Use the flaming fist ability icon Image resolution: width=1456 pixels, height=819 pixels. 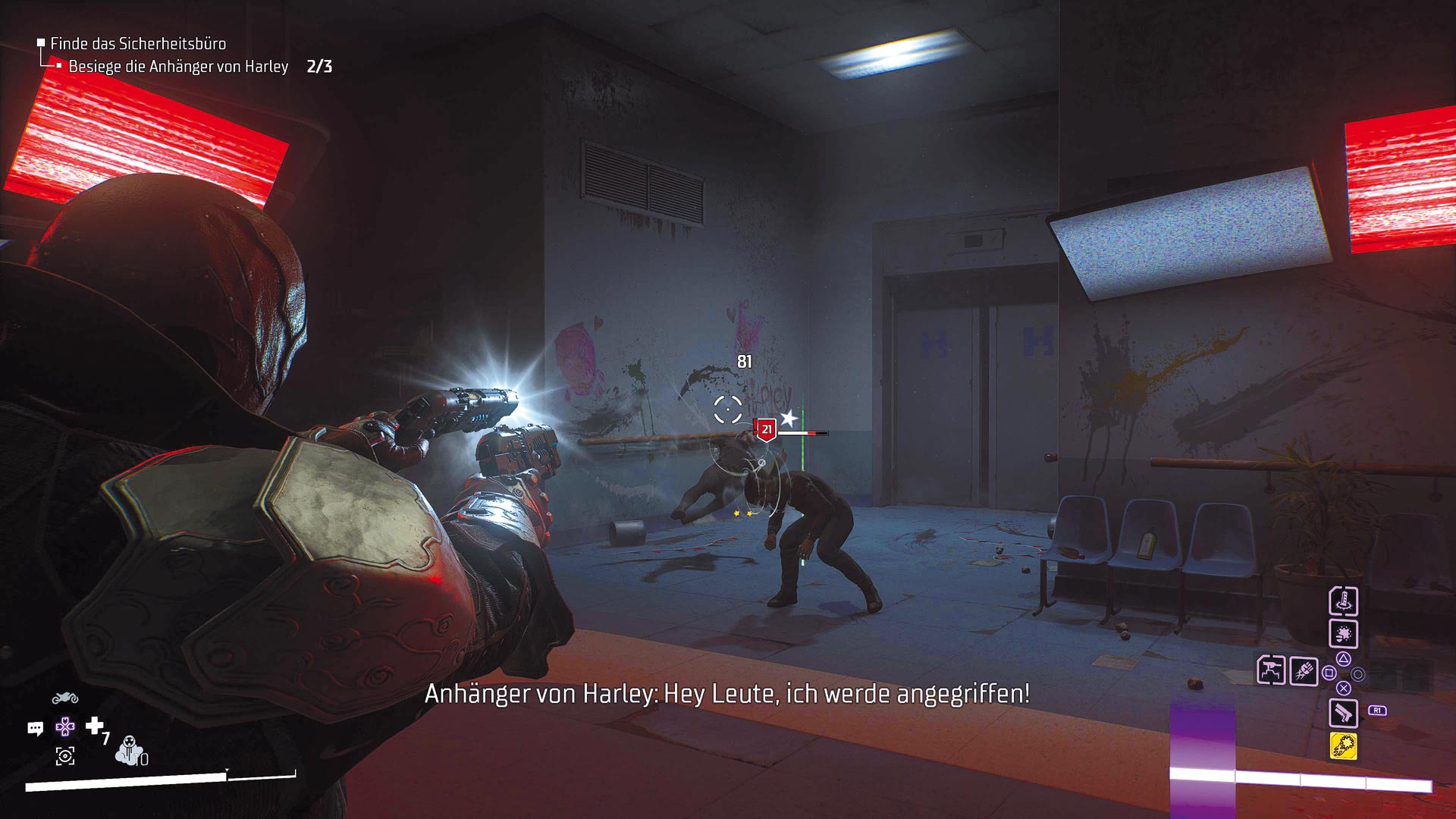[x=1304, y=671]
